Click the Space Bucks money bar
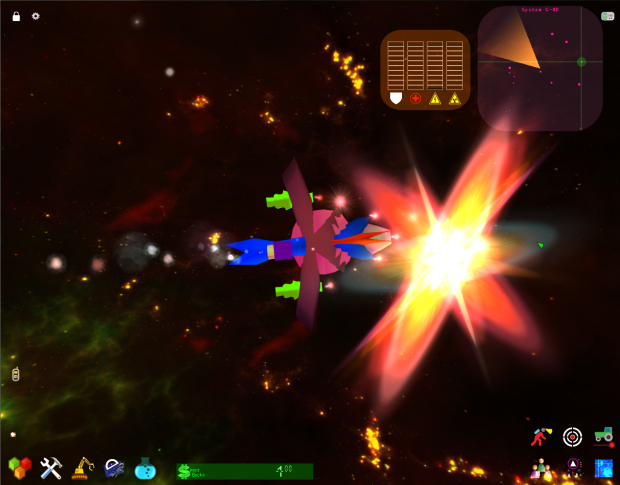This screenshot has width=620, height=485. [x=244, y=470]
